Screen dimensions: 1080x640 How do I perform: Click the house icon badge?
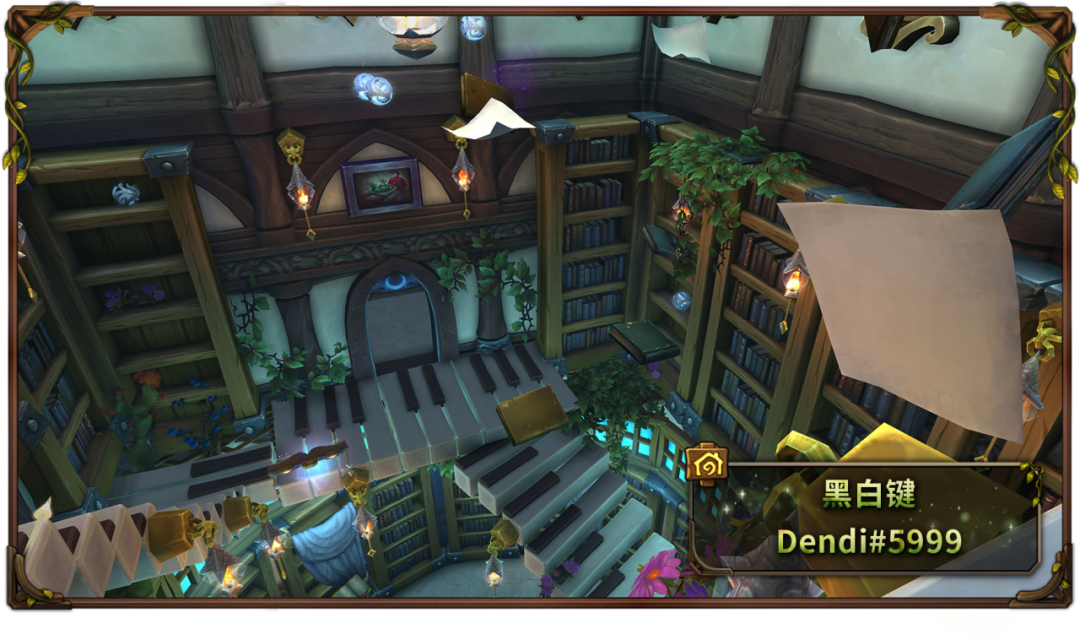[x=705, y=464]
